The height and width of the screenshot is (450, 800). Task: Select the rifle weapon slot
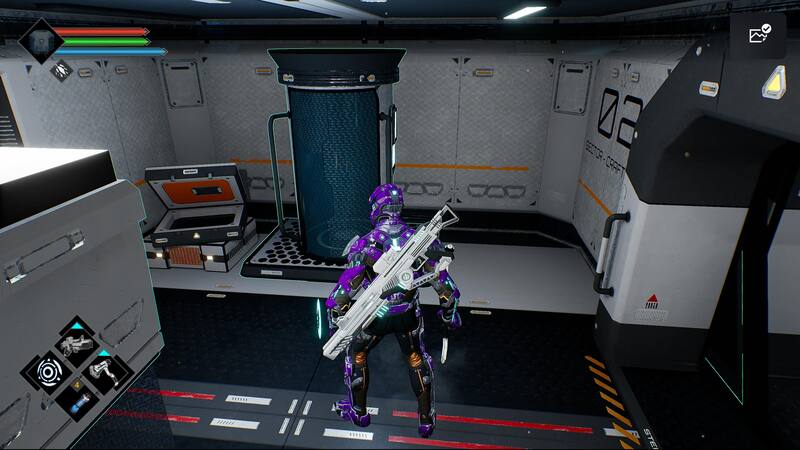[77, 345]
